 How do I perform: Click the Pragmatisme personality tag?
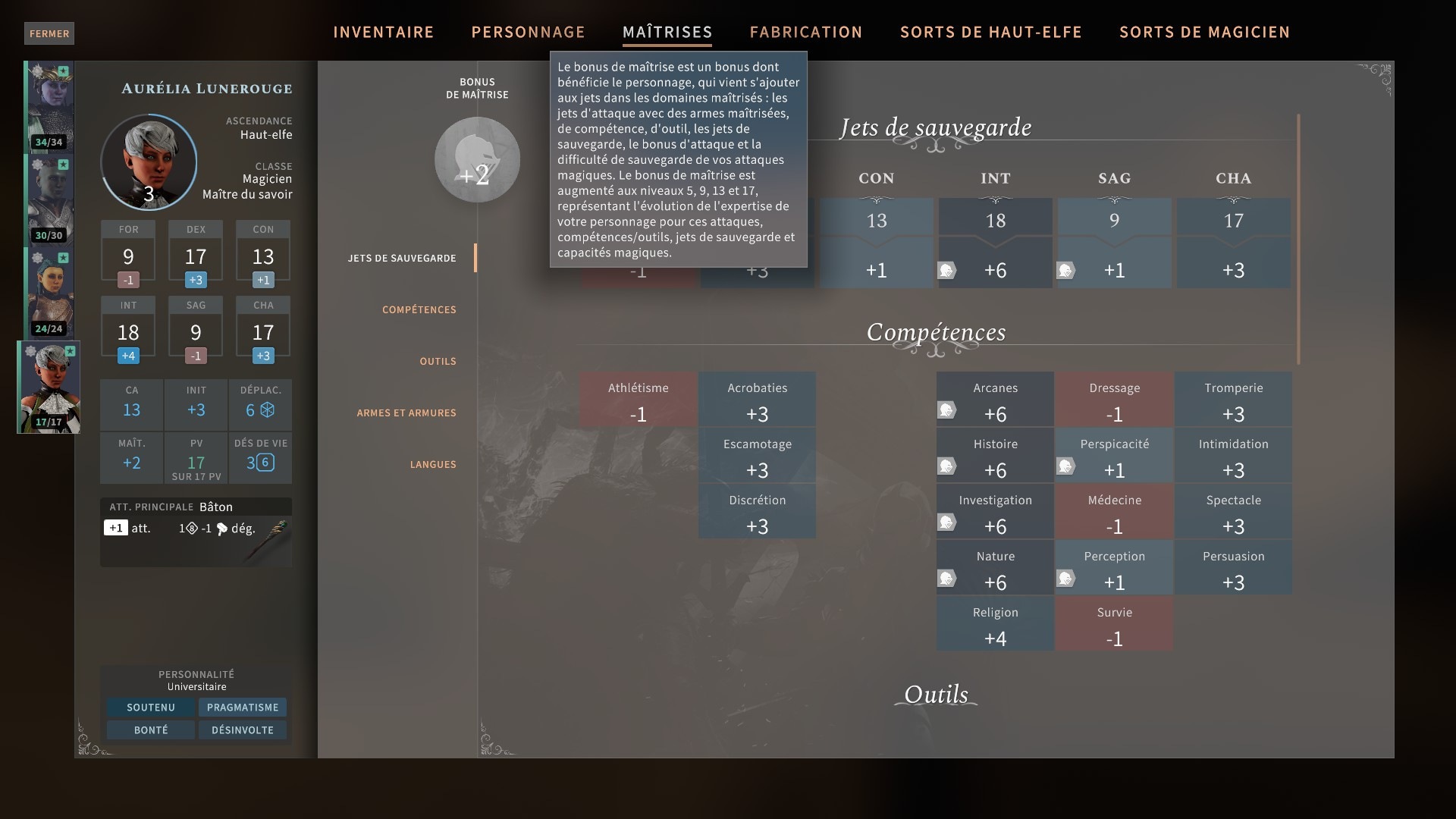point(243,708)
